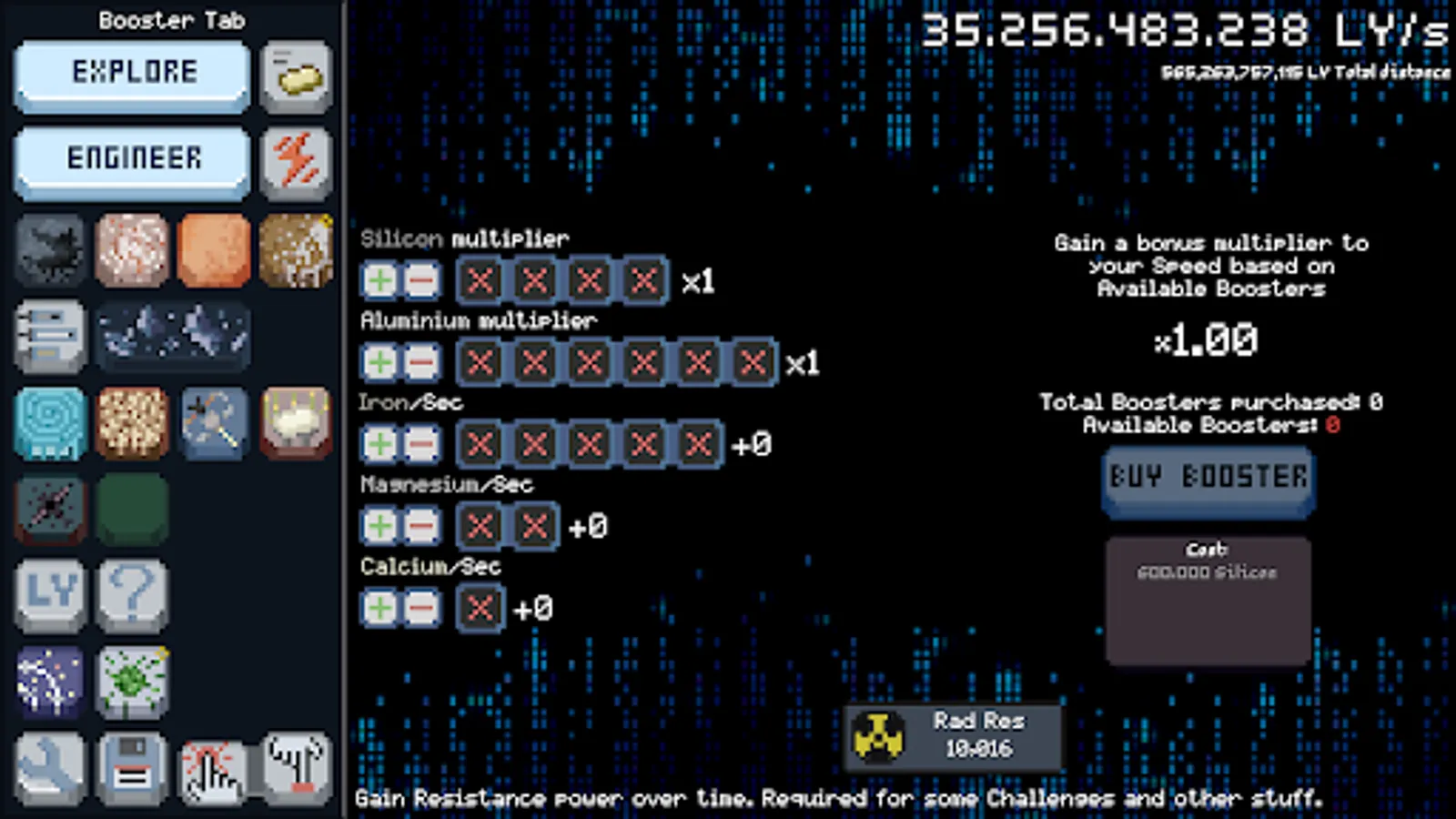
Task: Switch to the Explore tab
Action: tap(130, 73)
